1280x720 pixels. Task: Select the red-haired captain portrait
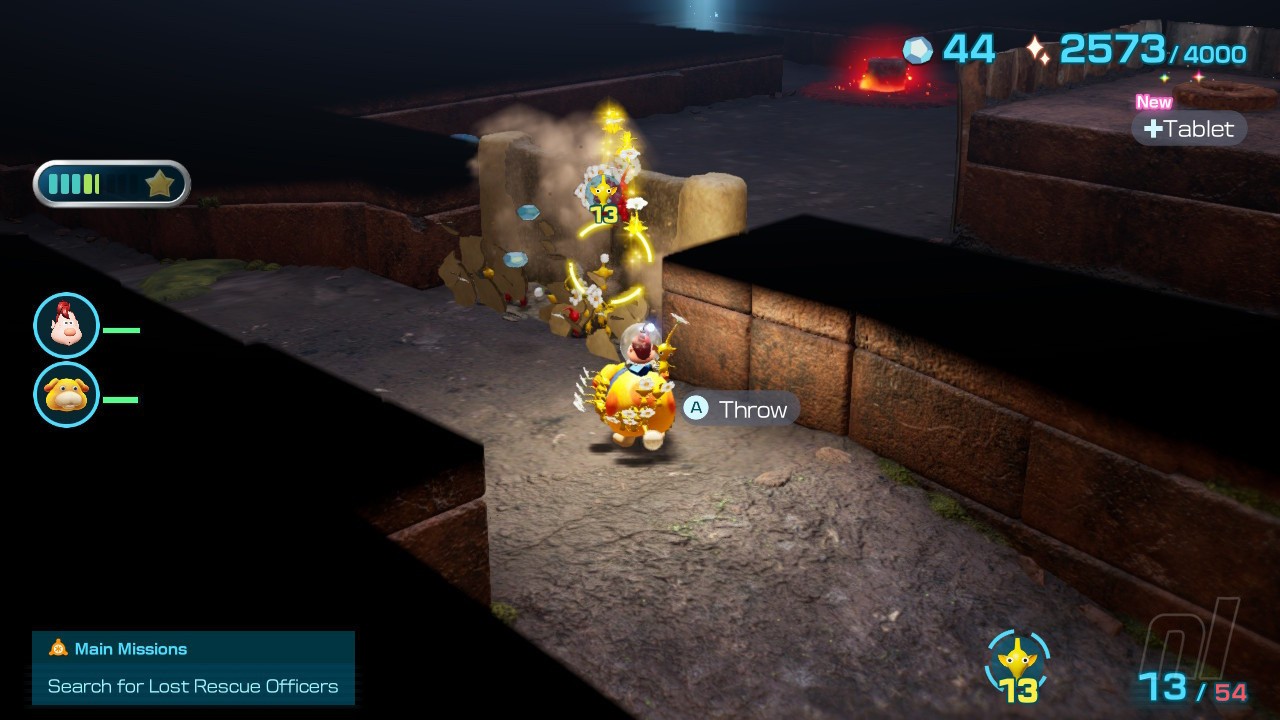pyautogui.click(x=66, y=326)
